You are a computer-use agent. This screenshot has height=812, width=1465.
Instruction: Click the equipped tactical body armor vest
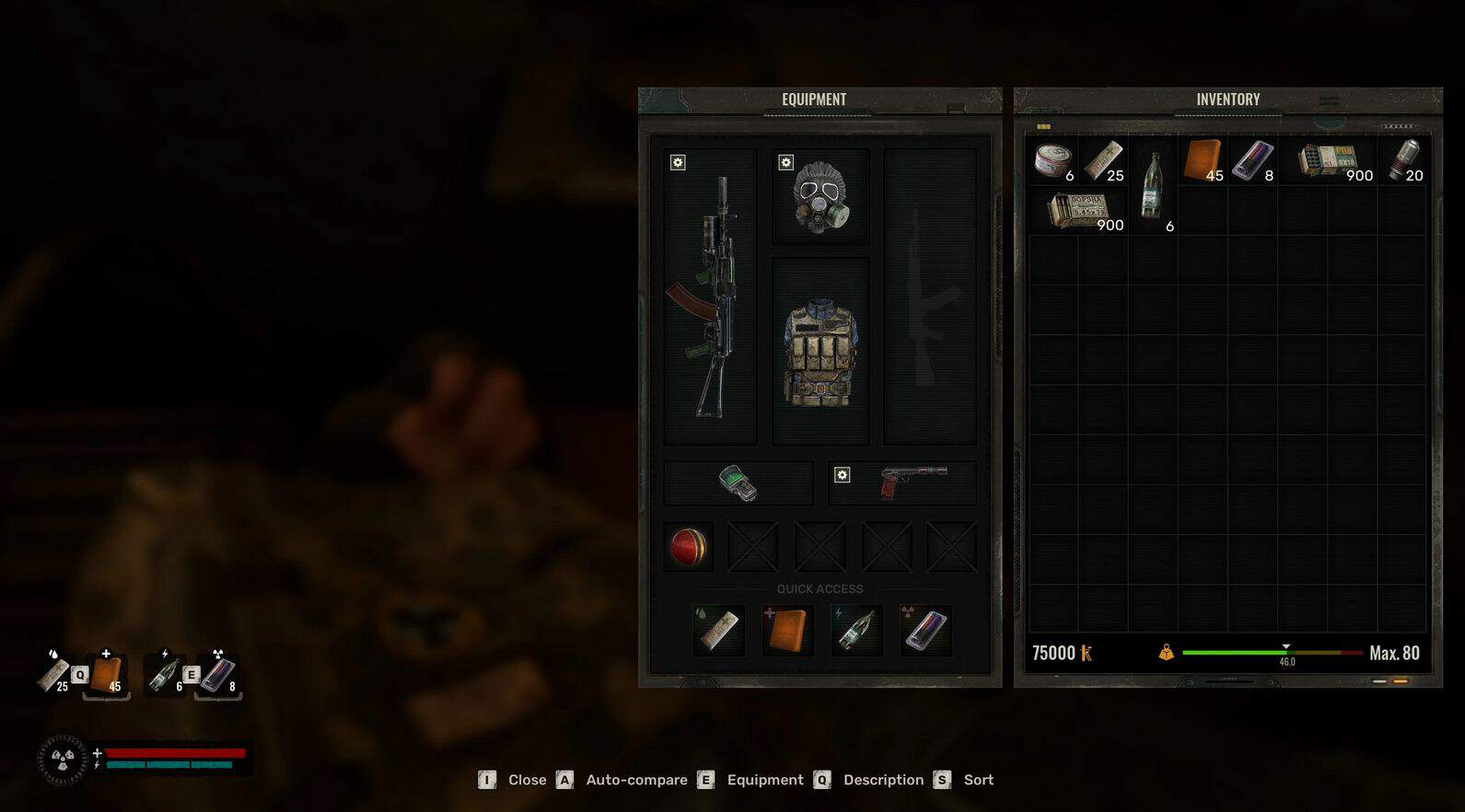tap(820, 351)
